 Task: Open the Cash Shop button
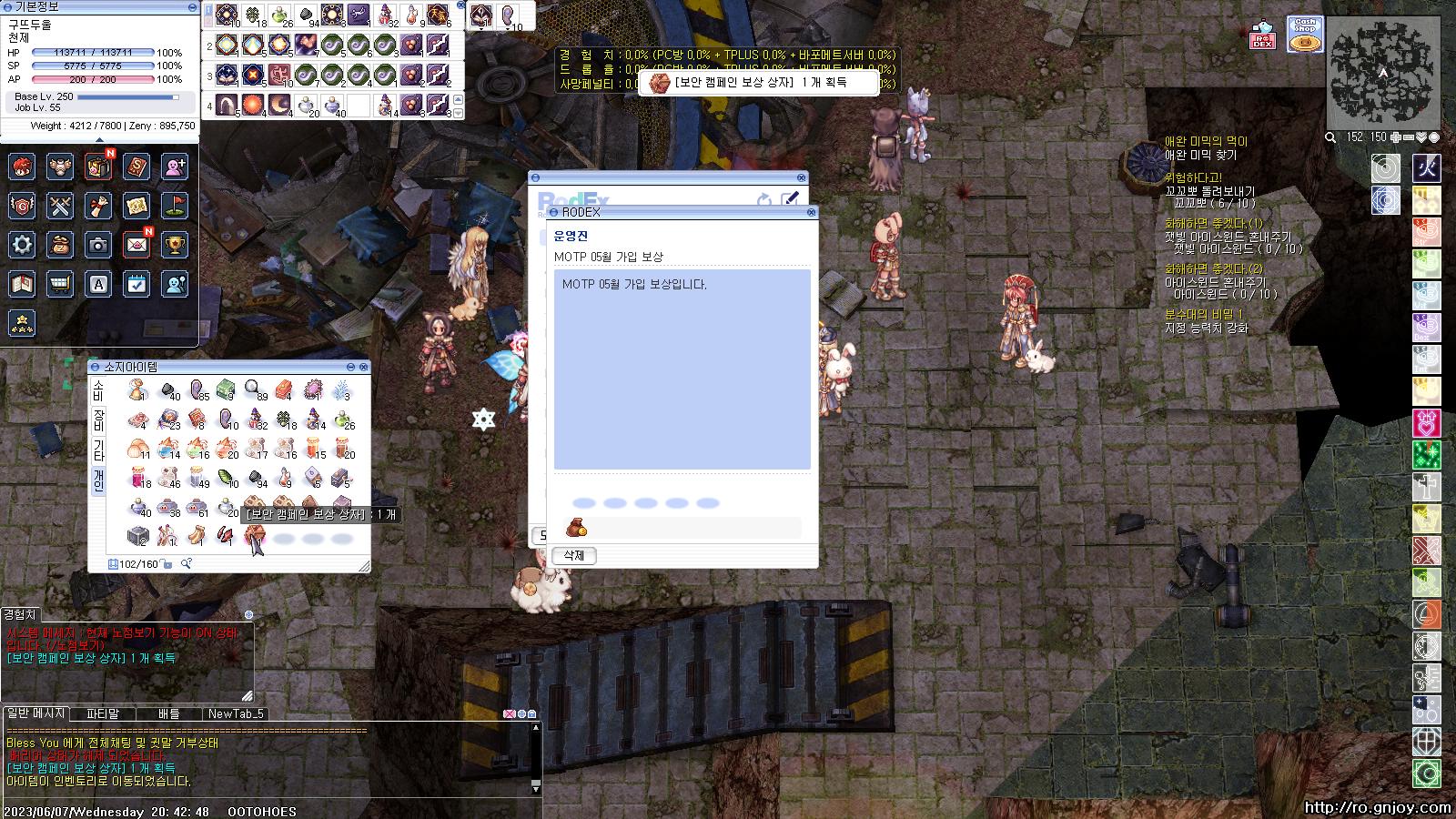[x=1305, y=35]
